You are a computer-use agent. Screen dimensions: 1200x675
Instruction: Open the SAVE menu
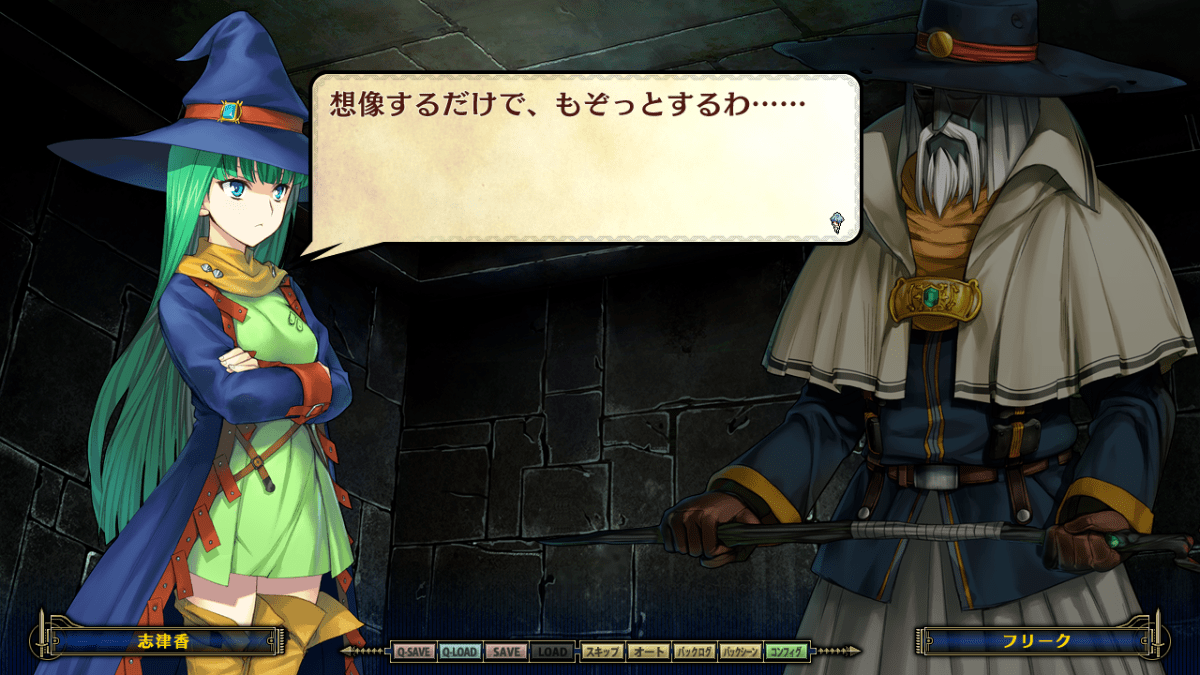click(x=506, y=652)
